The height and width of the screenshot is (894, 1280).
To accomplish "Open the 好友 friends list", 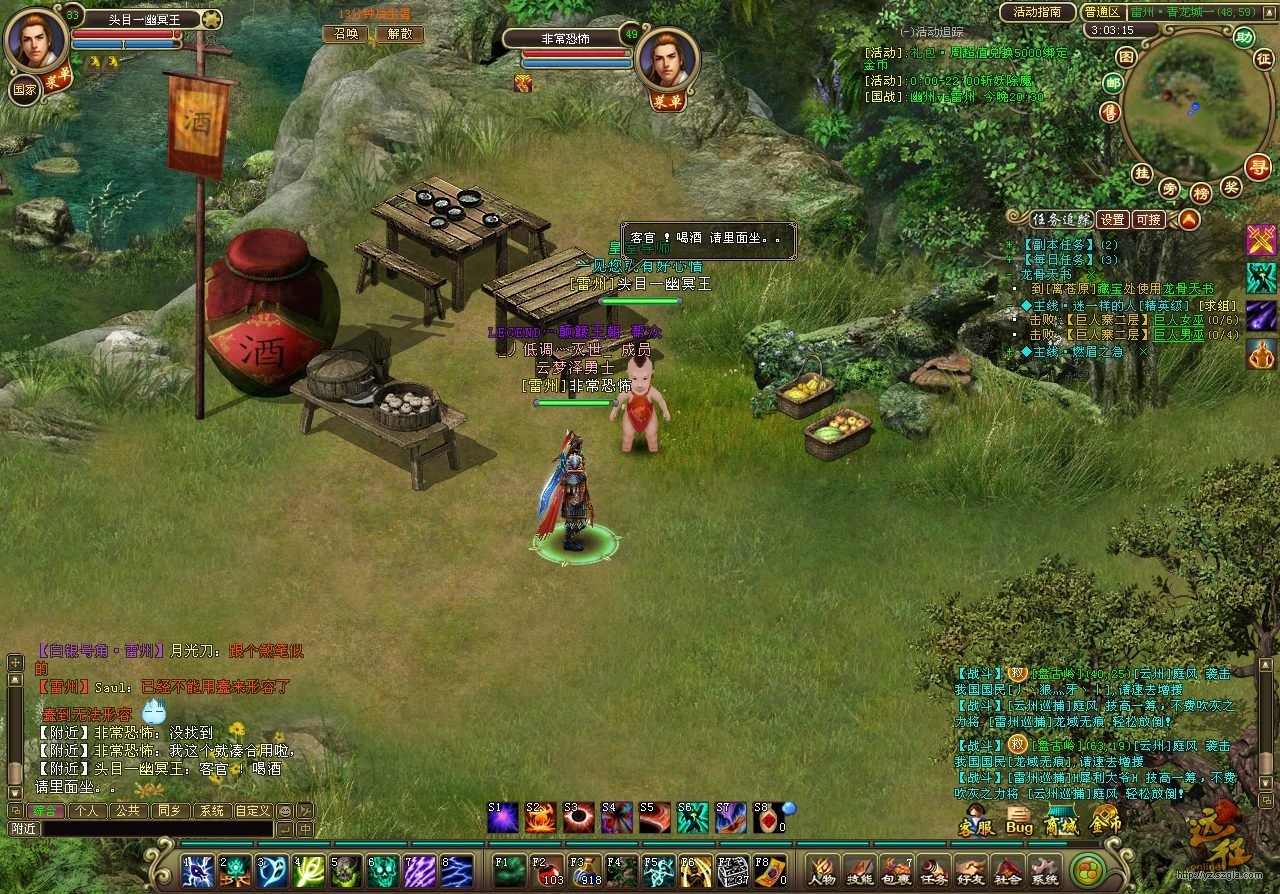I will coord(970,871).
